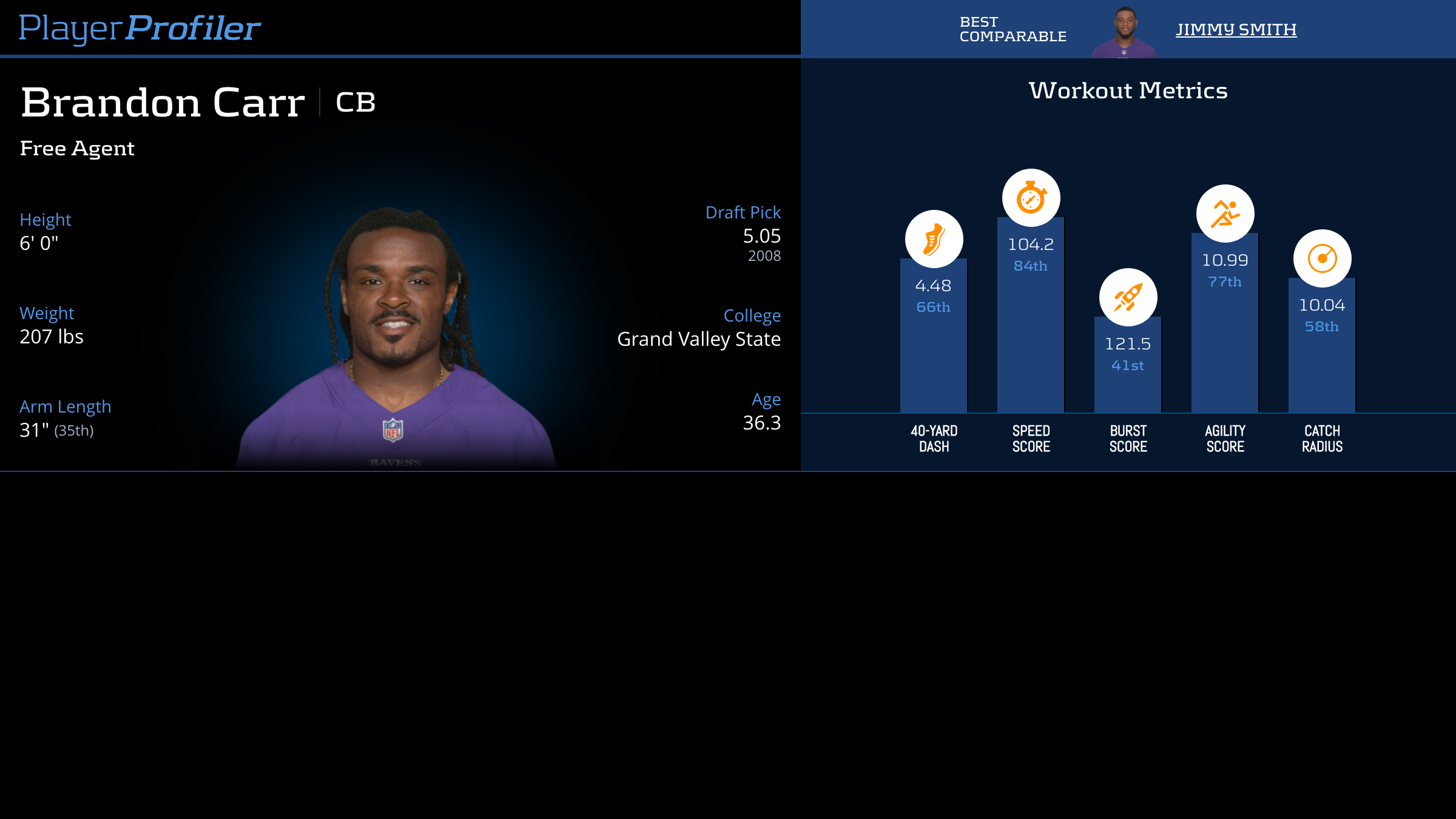This screenshot has height=819, width=1456.
Task: Select the Agility Score runner icon
Action: (1225, 214)
